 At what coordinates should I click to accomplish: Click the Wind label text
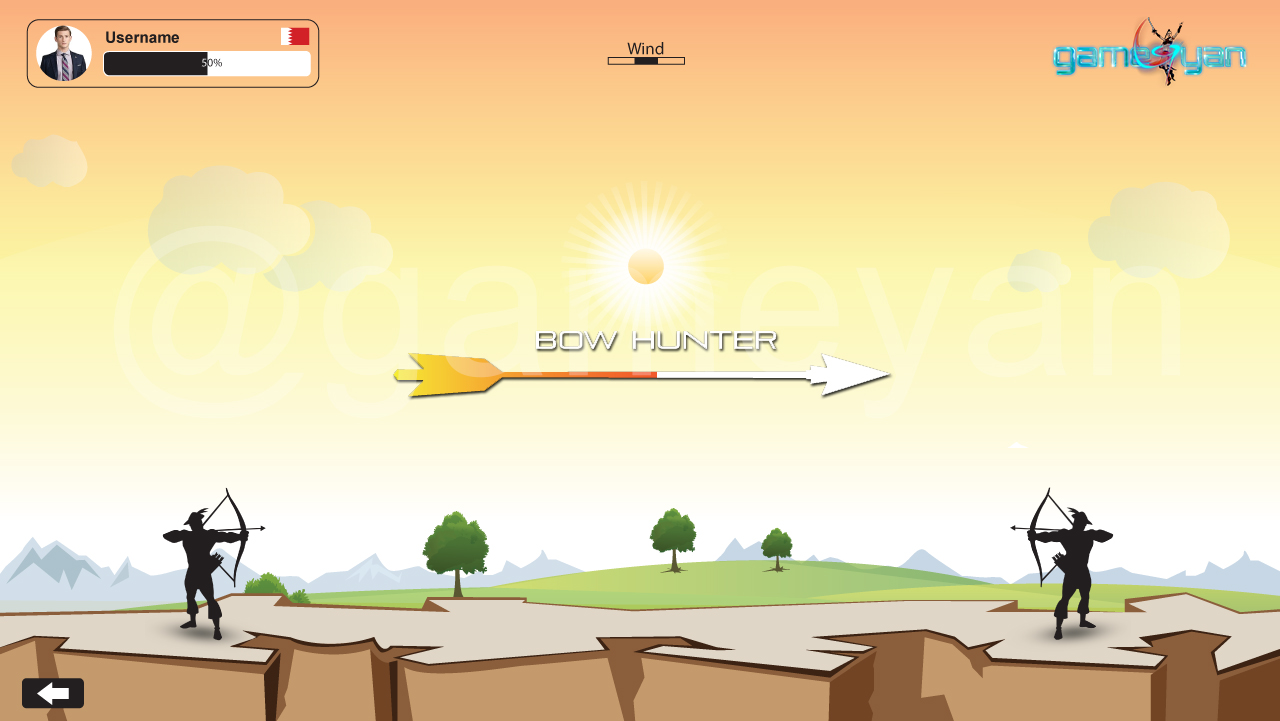click(x=645, y=47)
